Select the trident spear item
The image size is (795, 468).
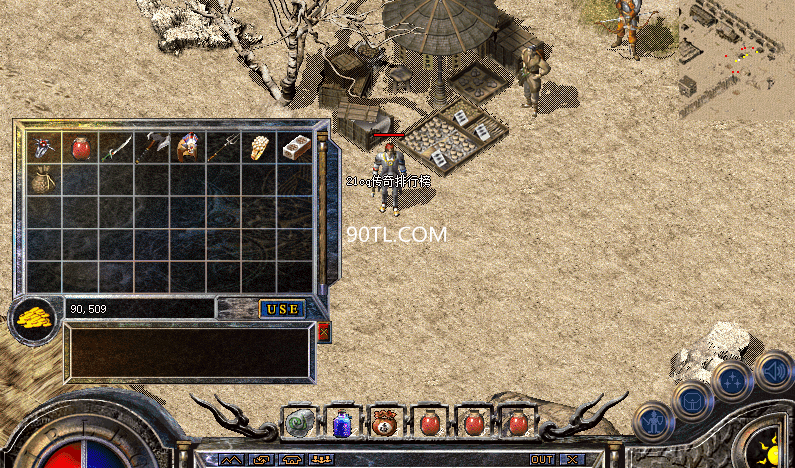[x=223, y=148]
